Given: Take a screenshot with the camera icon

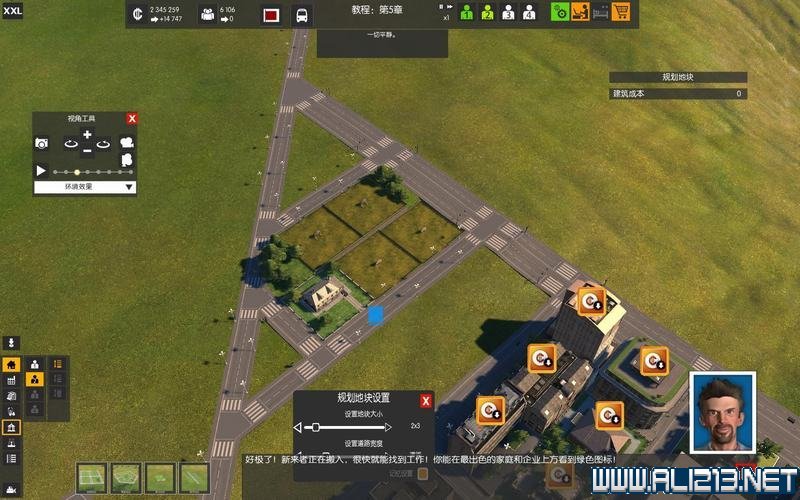Looking at the screenshot, I should (42, 144).
